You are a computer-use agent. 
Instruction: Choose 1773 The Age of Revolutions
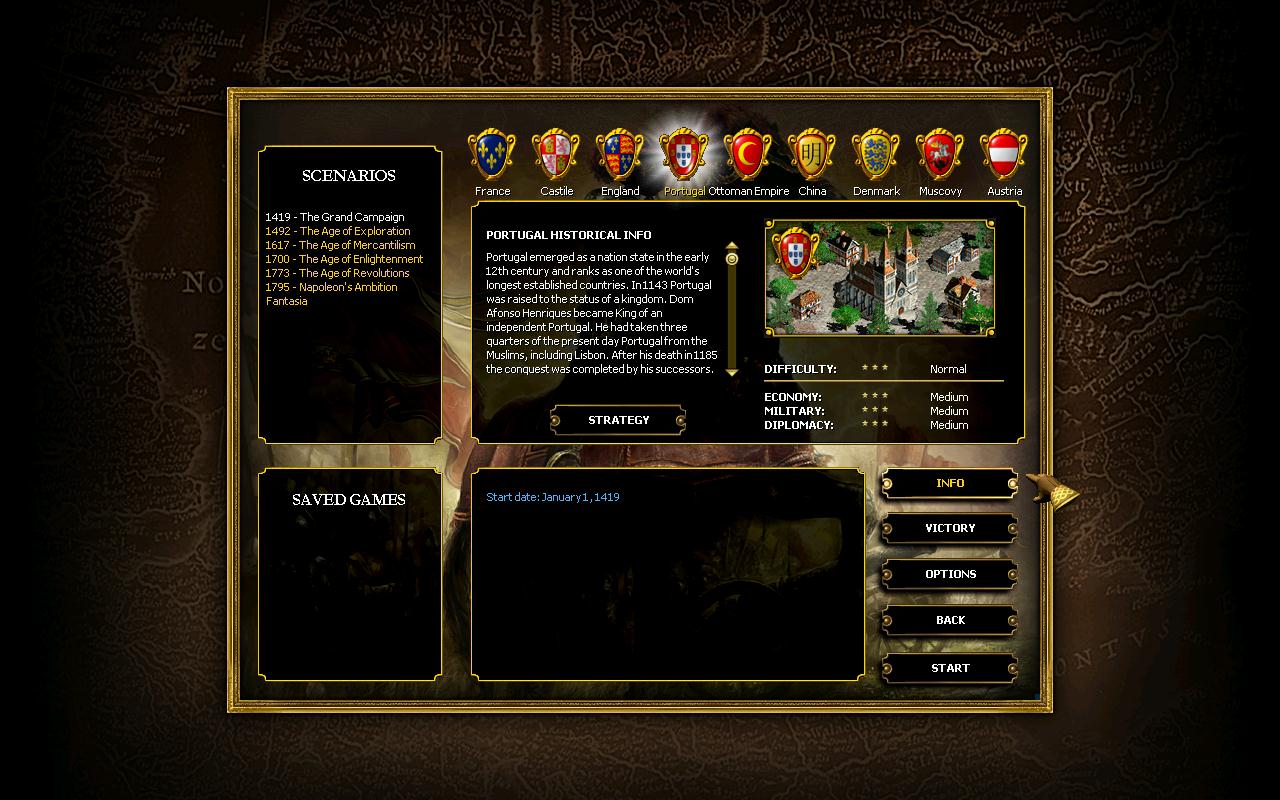pos(337,273)
